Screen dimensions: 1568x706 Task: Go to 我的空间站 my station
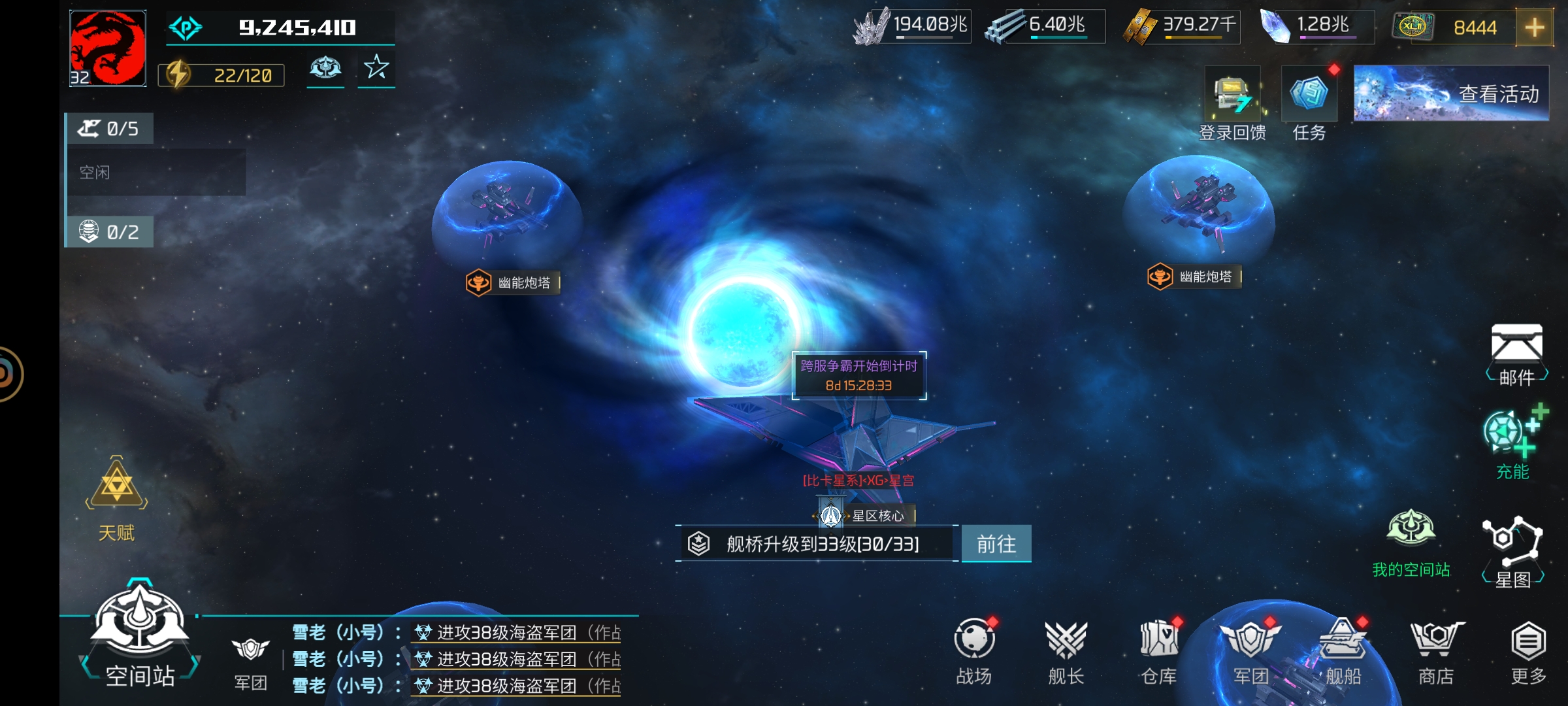pyautogui.click(x=1411, y=541)
